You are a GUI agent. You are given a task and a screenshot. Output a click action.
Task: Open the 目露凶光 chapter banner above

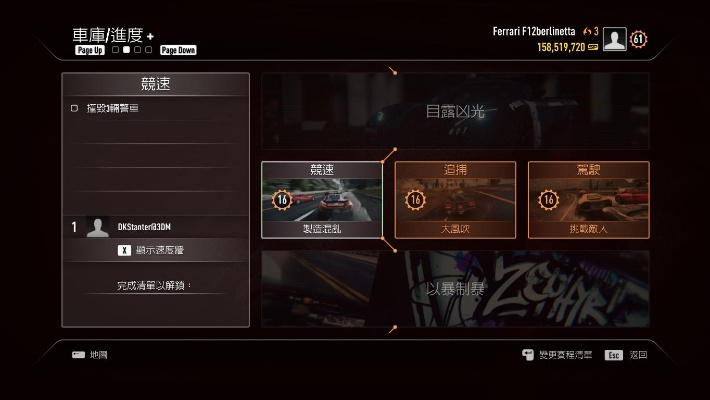tap(455, 111)
